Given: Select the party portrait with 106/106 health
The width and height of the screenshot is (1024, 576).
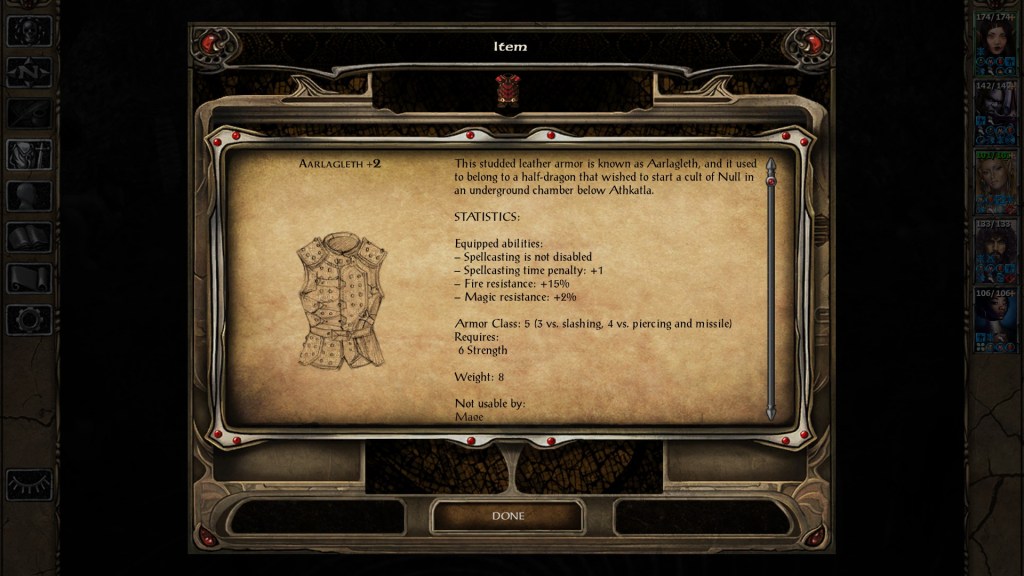Looking at the screenshot, I should (x=995, y=321).
